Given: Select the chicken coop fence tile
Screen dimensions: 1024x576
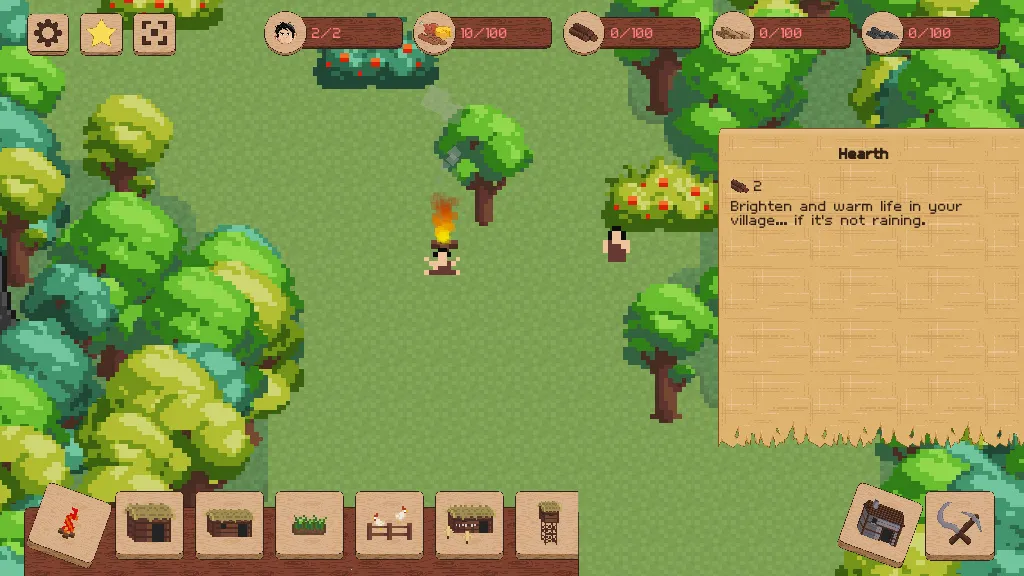Looking at the screenshot, I should (x=389, y=523).
